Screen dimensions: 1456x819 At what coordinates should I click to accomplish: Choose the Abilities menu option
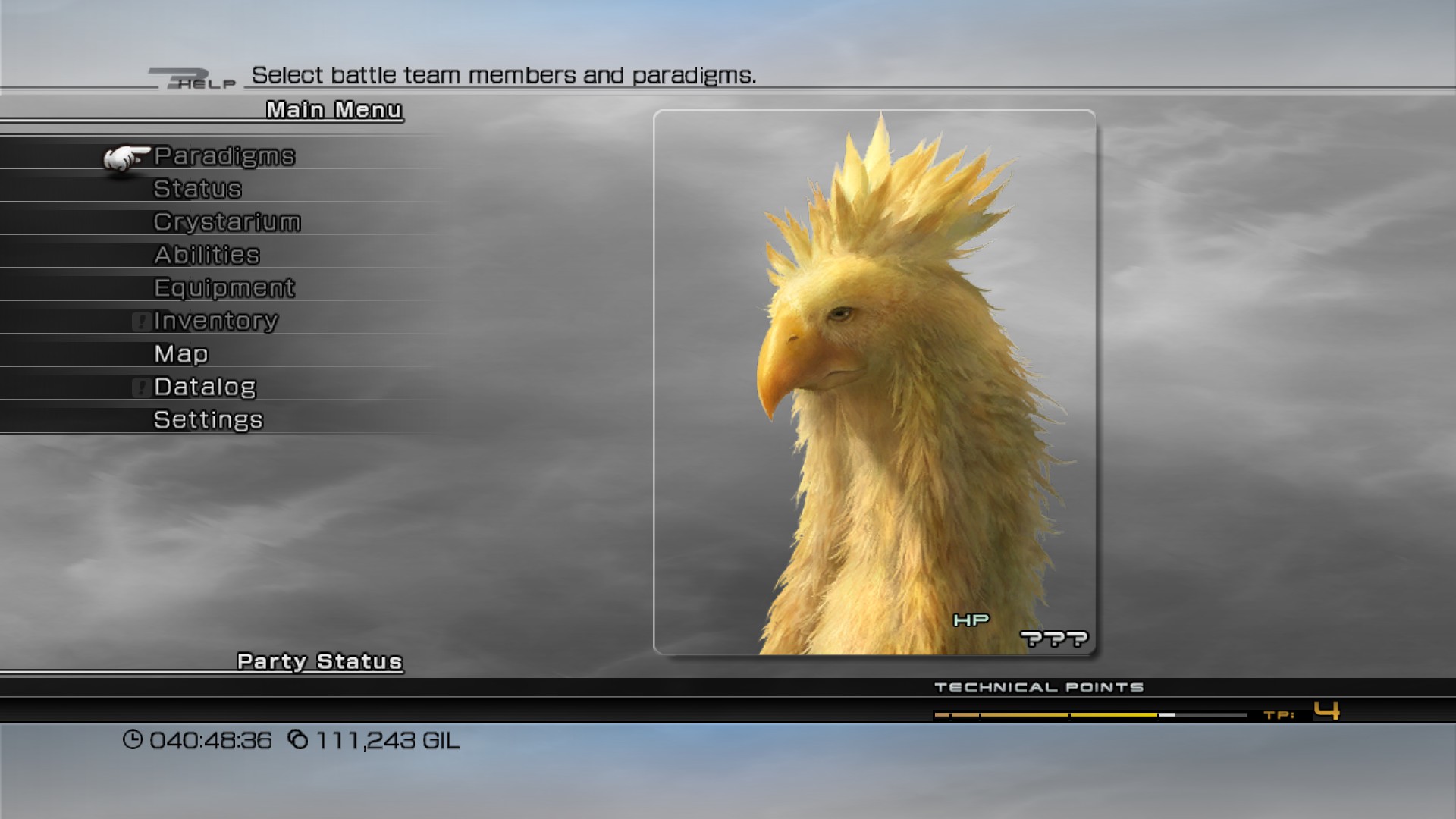coord(206,255)
